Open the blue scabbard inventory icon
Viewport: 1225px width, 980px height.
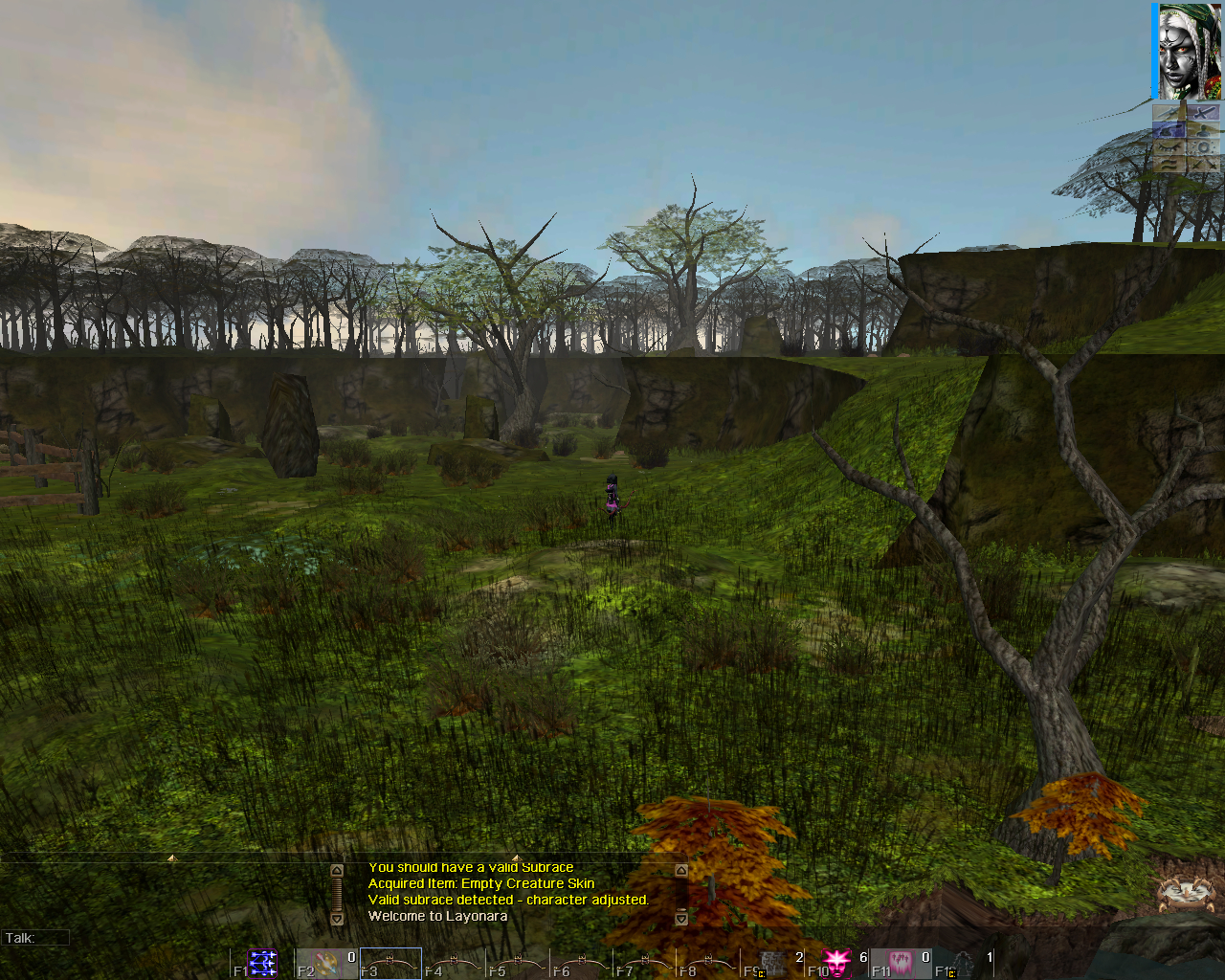(x=1169, y=130)
